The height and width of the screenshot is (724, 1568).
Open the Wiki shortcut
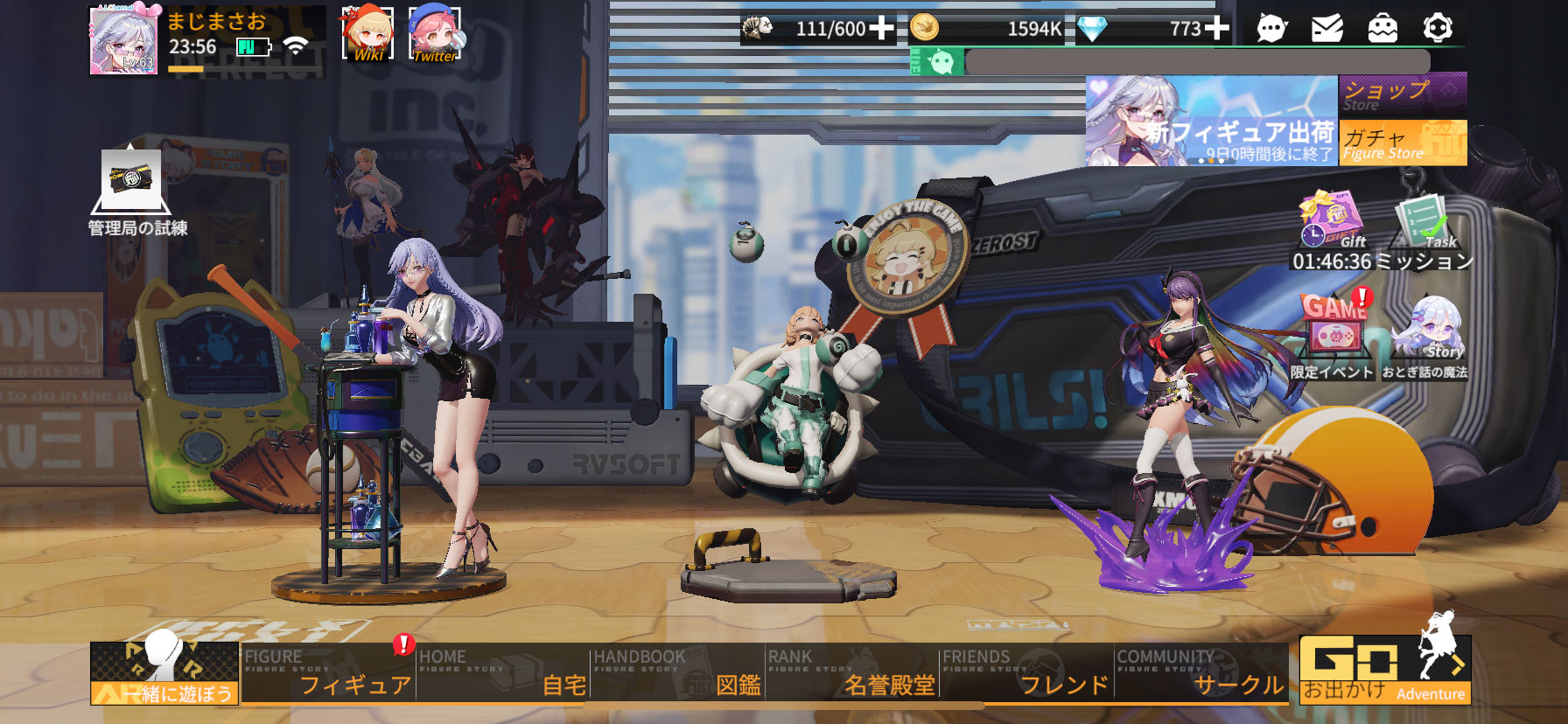click(x=367, y=34)
